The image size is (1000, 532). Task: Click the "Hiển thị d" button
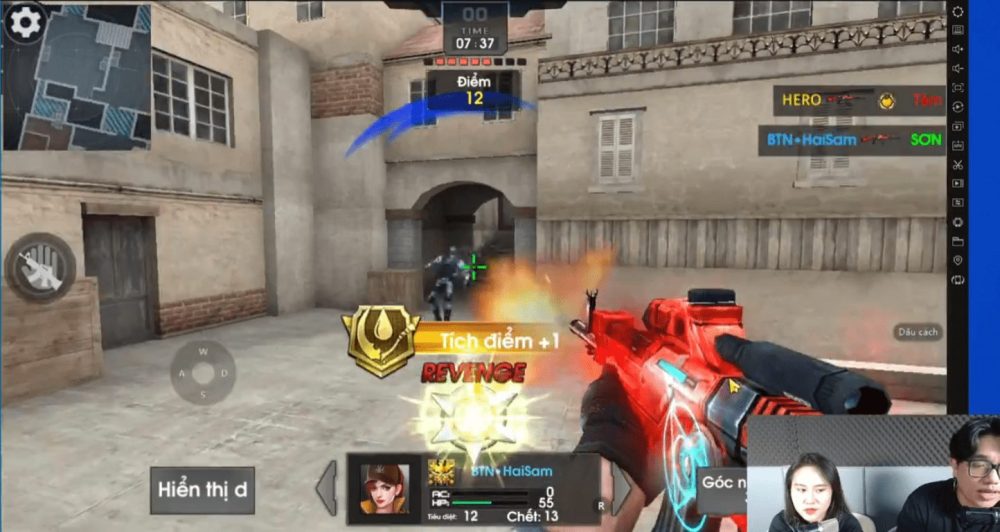coord(203,490)
